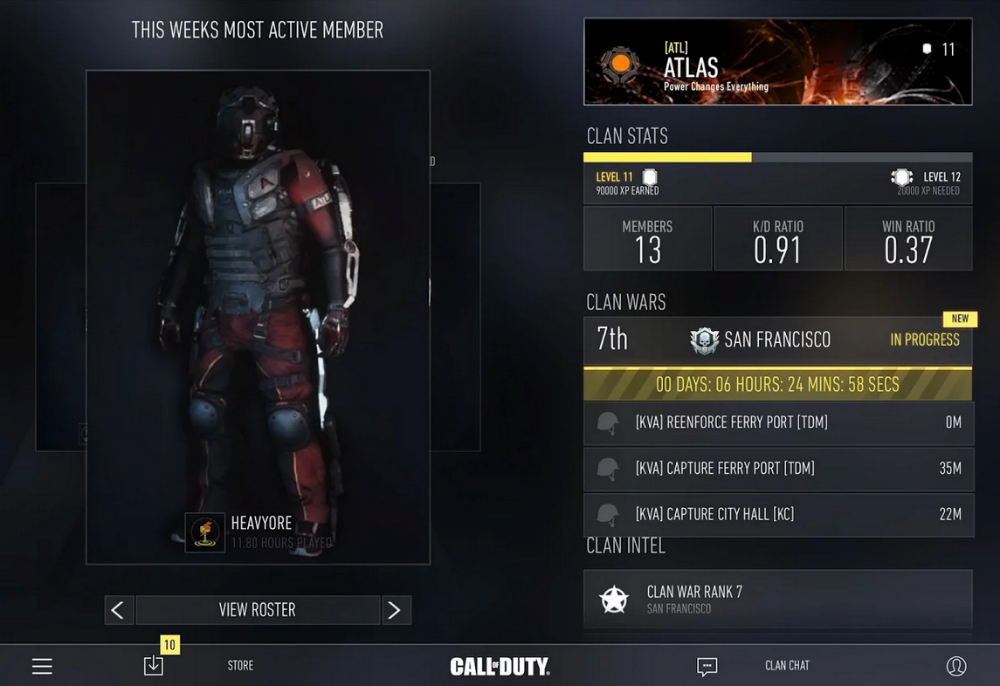Open Clan War Rank 7 intel
Screen dimensions: 1000x686
click(x=777, y=599)
